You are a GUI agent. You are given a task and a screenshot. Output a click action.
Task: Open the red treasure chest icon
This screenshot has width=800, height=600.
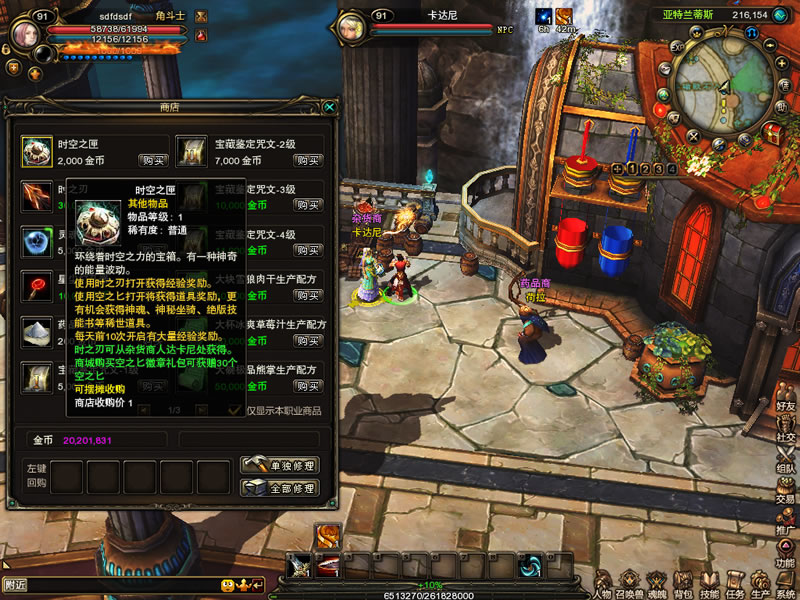[x=772, y=133]
